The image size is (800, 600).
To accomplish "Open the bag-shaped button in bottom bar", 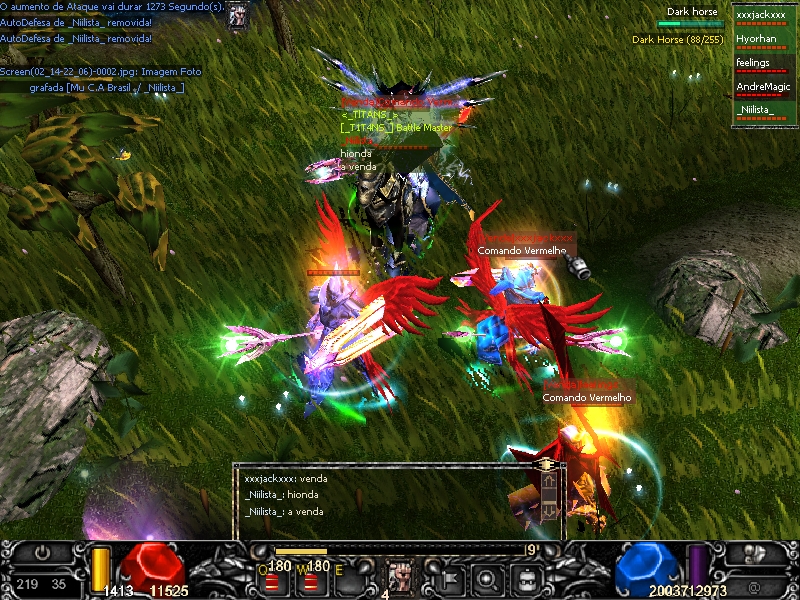I will [527, 578].
